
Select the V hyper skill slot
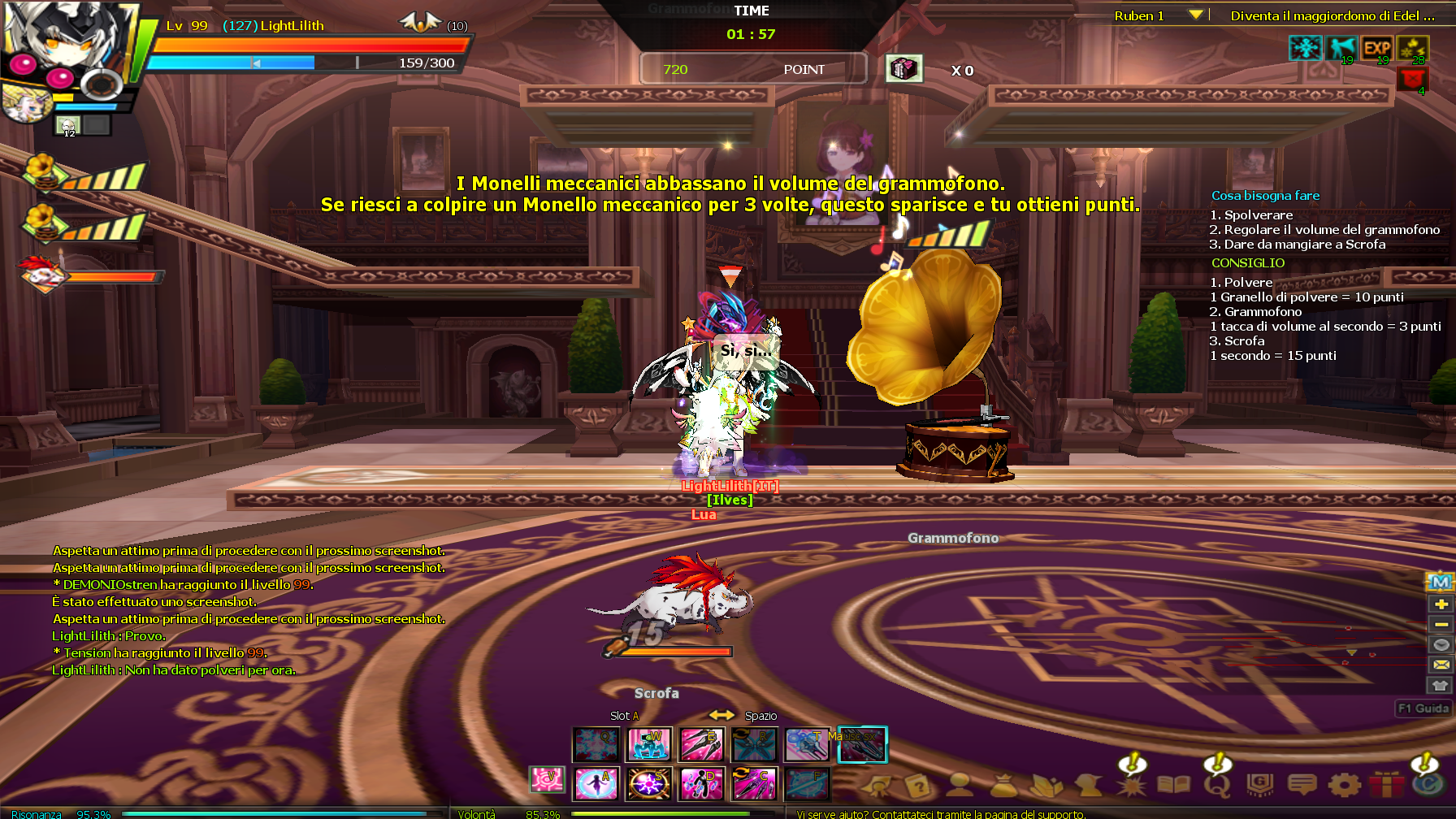pos(546,780)
